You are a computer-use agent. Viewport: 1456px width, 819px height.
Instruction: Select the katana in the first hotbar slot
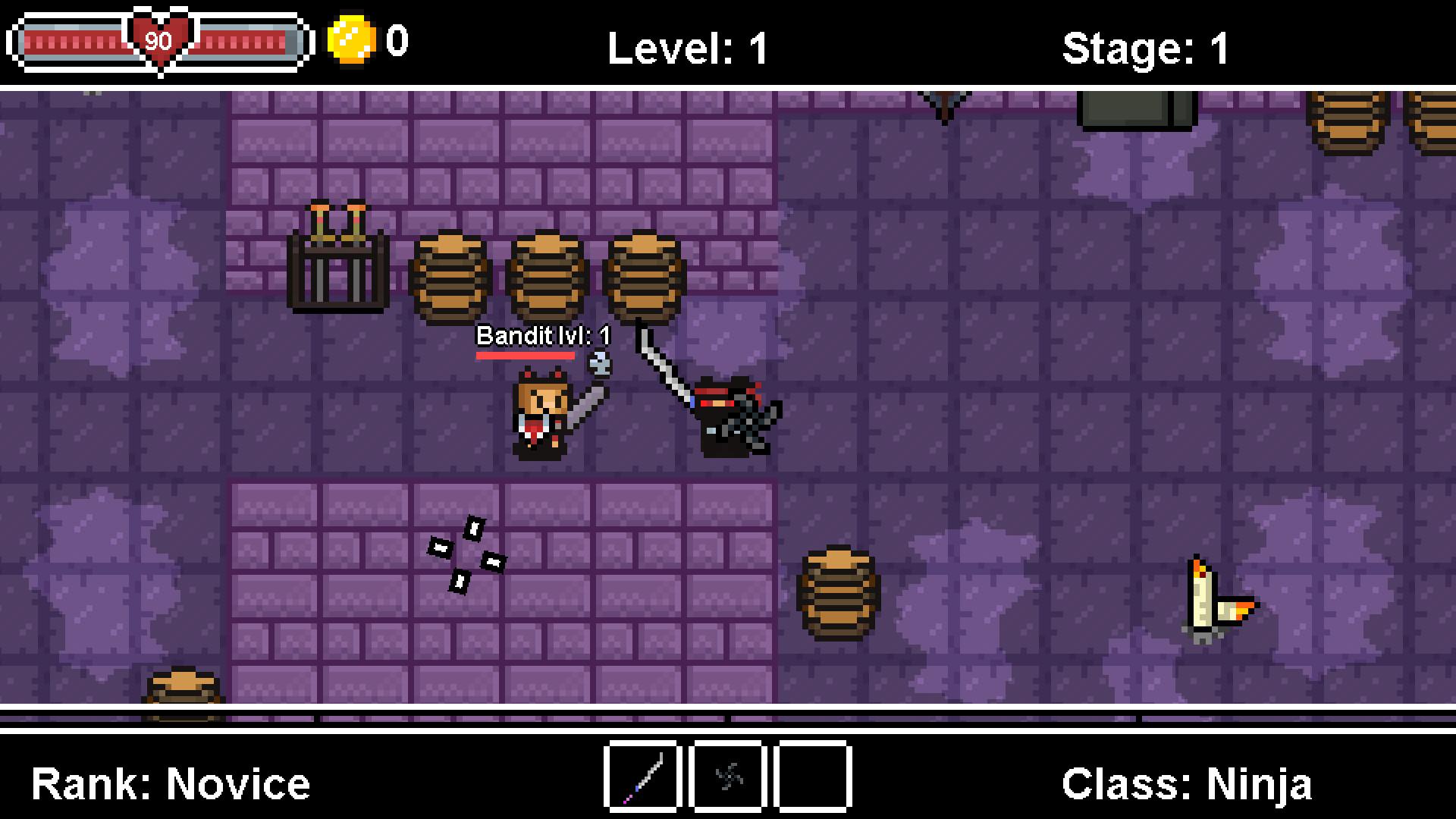[641, 777]
